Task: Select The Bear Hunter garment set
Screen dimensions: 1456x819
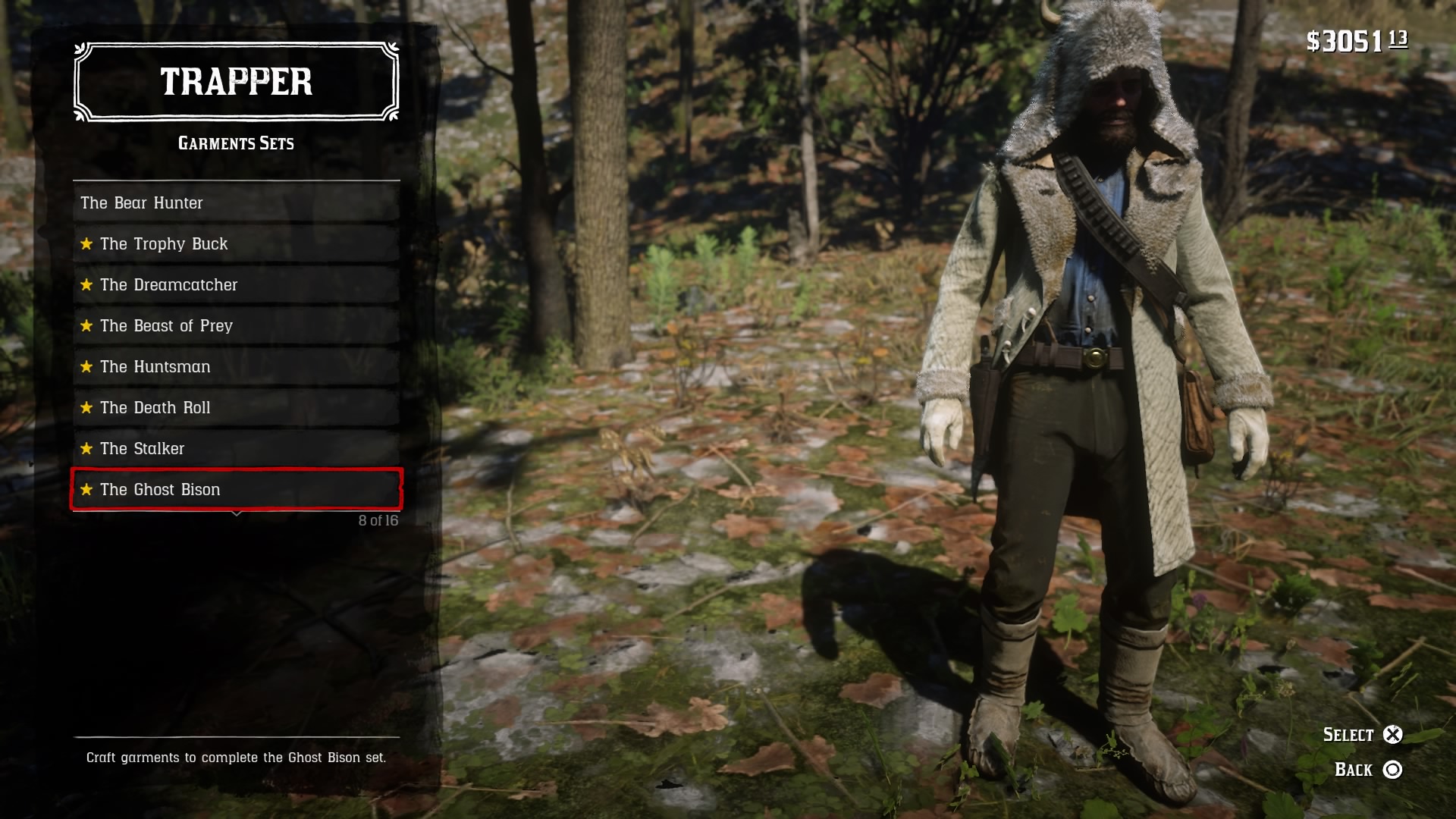Action: click(x=236, y=203)
